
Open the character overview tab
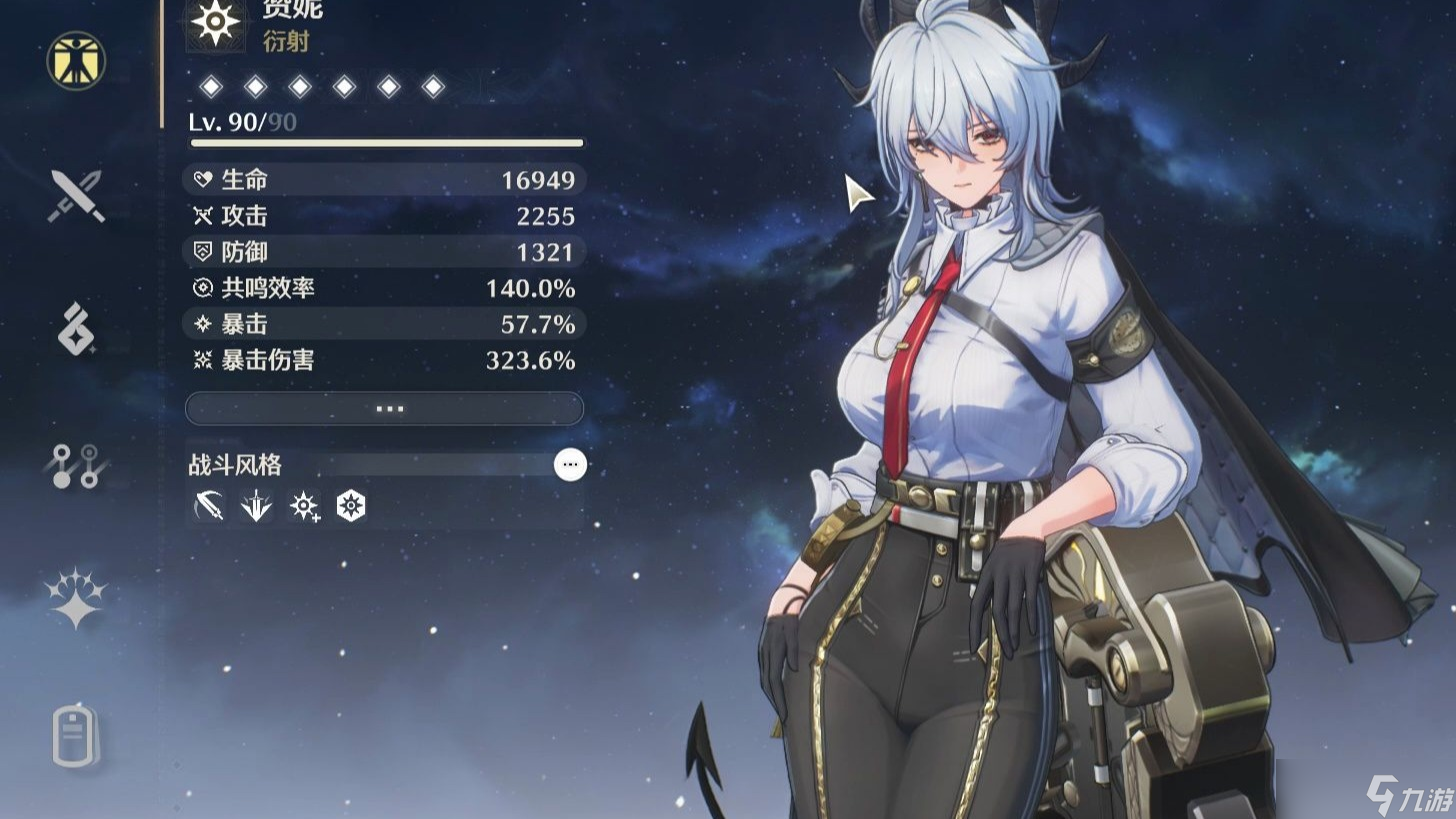coord(76,60)
